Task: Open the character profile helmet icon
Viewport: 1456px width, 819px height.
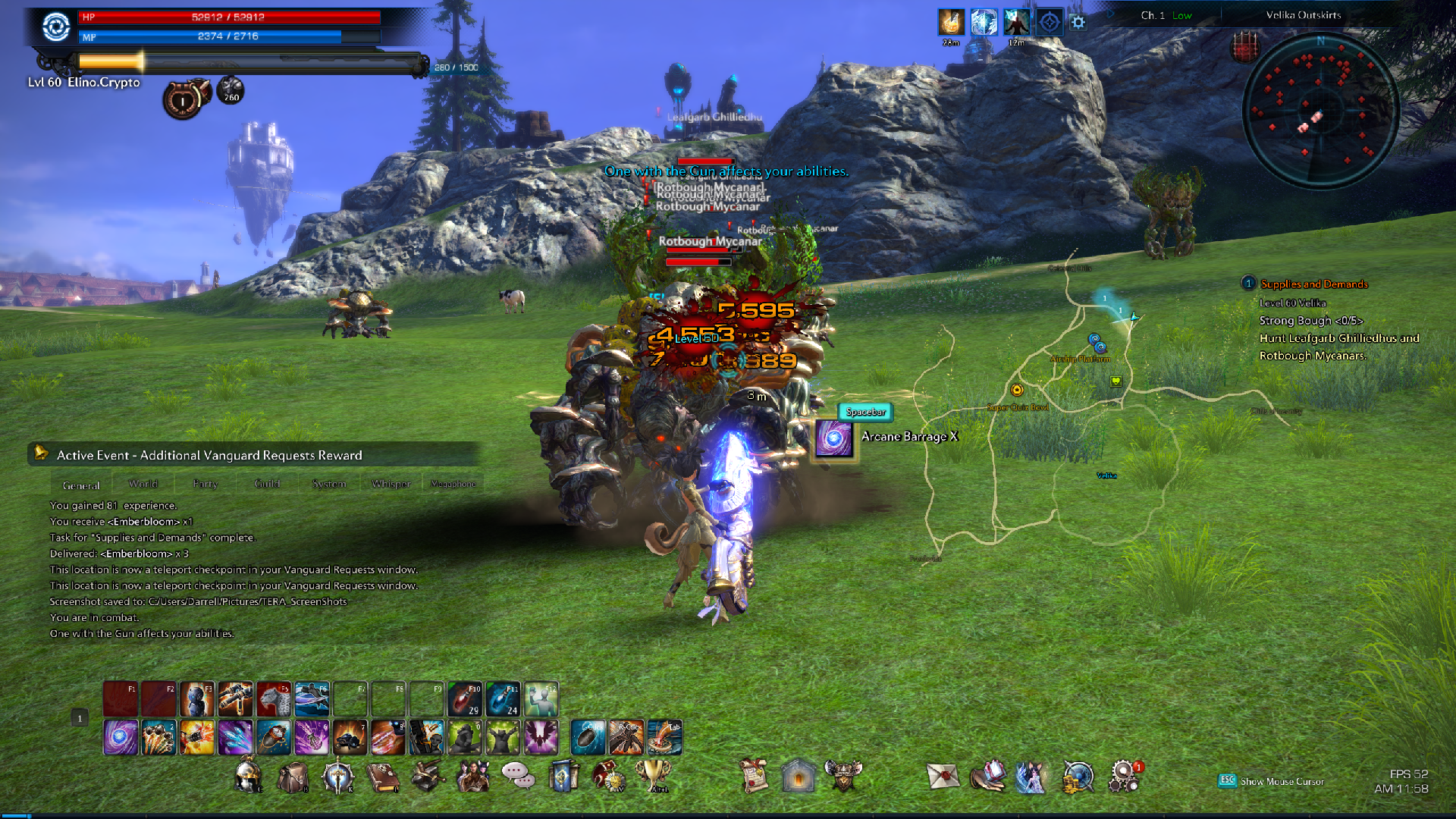Action: [248, 777]
